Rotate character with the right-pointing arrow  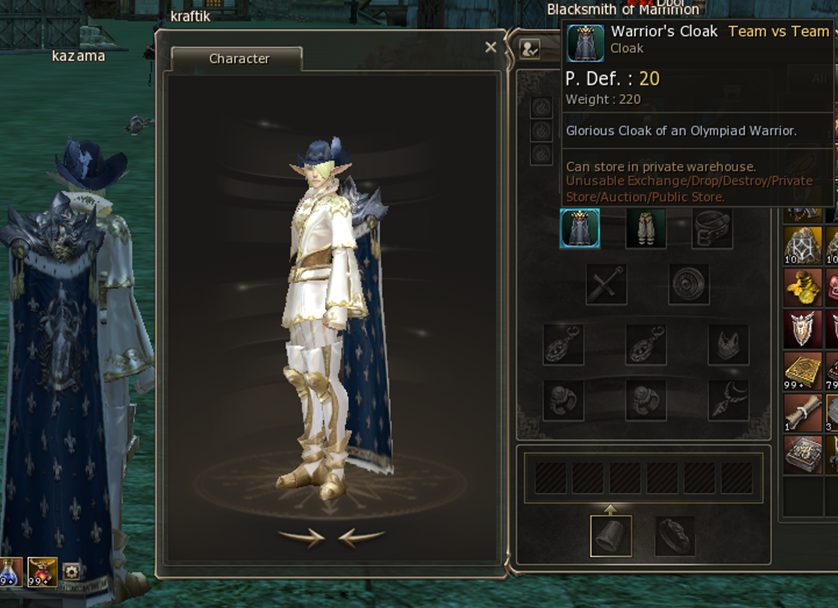point(301,538)
